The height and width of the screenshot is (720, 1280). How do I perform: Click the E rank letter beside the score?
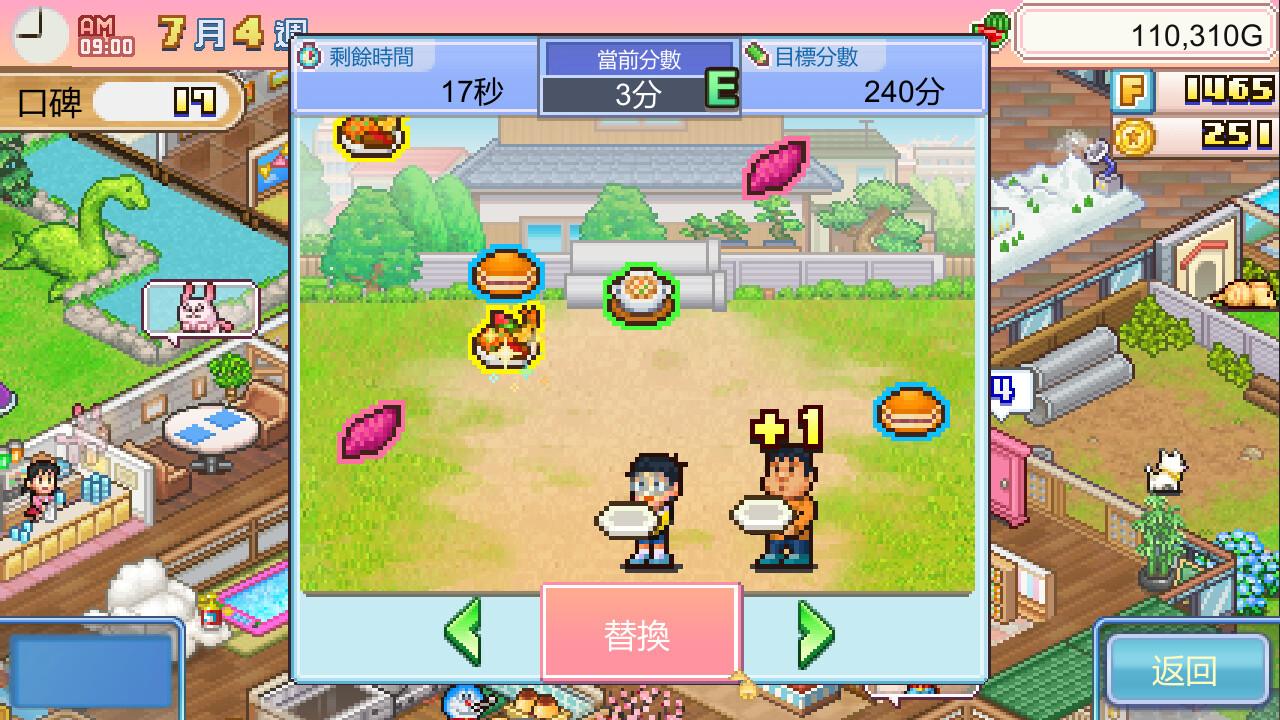(x=723, y=89)
